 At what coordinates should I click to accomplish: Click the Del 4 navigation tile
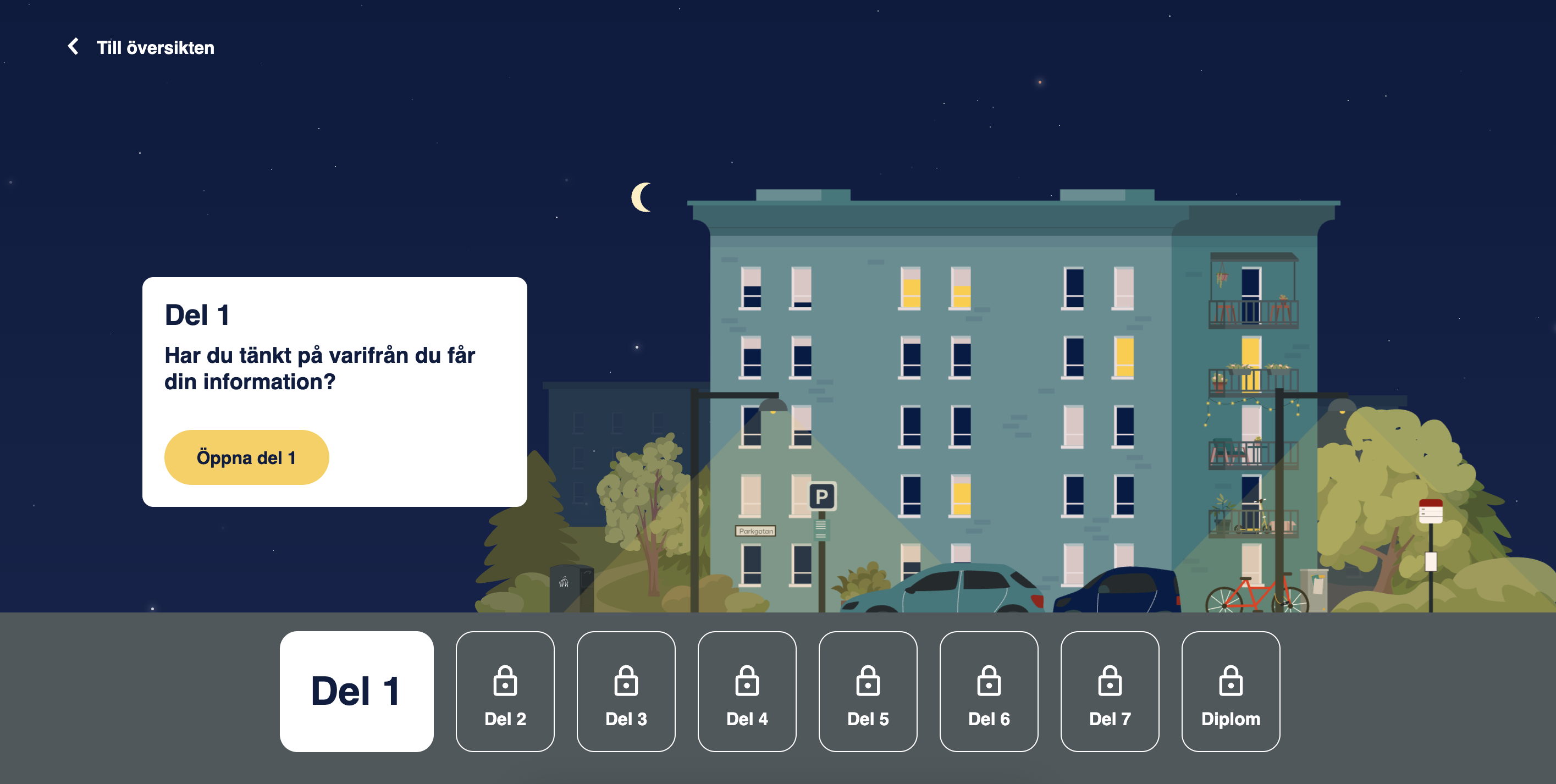[747, 692]
